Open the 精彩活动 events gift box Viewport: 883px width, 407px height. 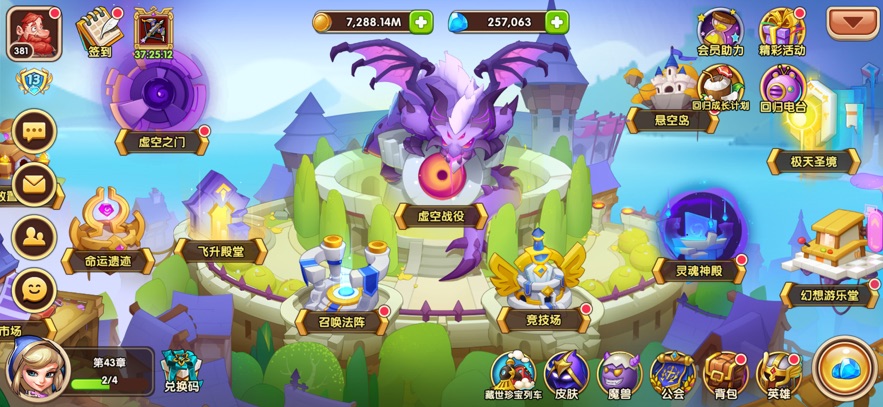pyautogui.click(x=782, y=30)
